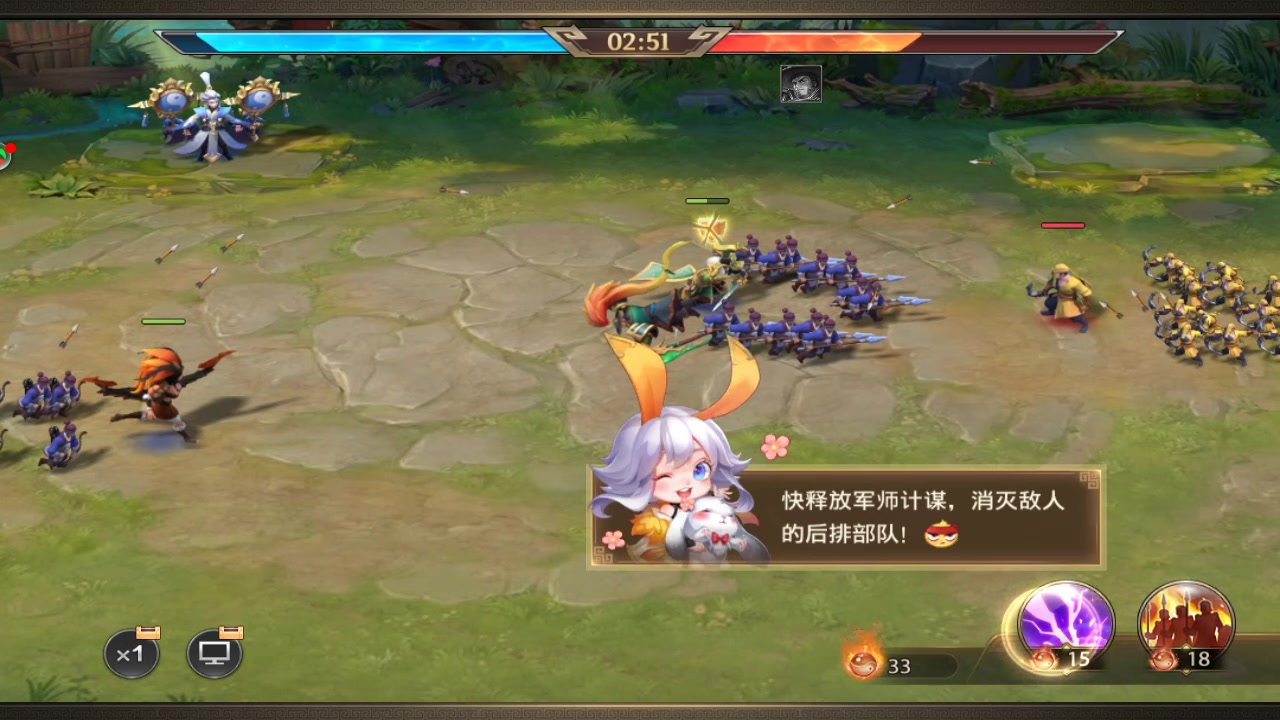Click the pointed notch under the 18 cost
Image resolution: width=1280 pixels, height=720 pixels.
(1187, 673)
